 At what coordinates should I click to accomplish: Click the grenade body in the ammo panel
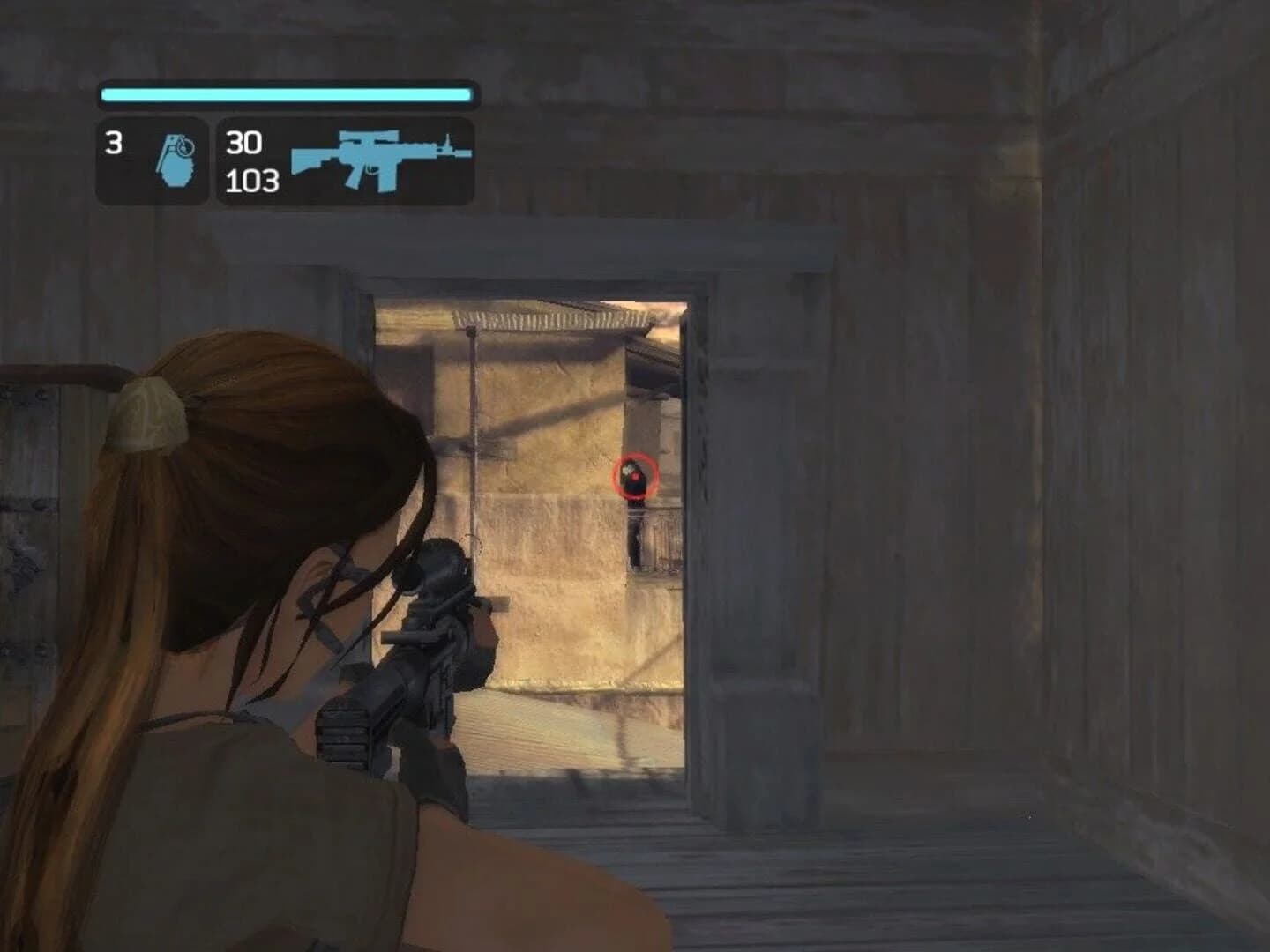[x=179, y=172]
